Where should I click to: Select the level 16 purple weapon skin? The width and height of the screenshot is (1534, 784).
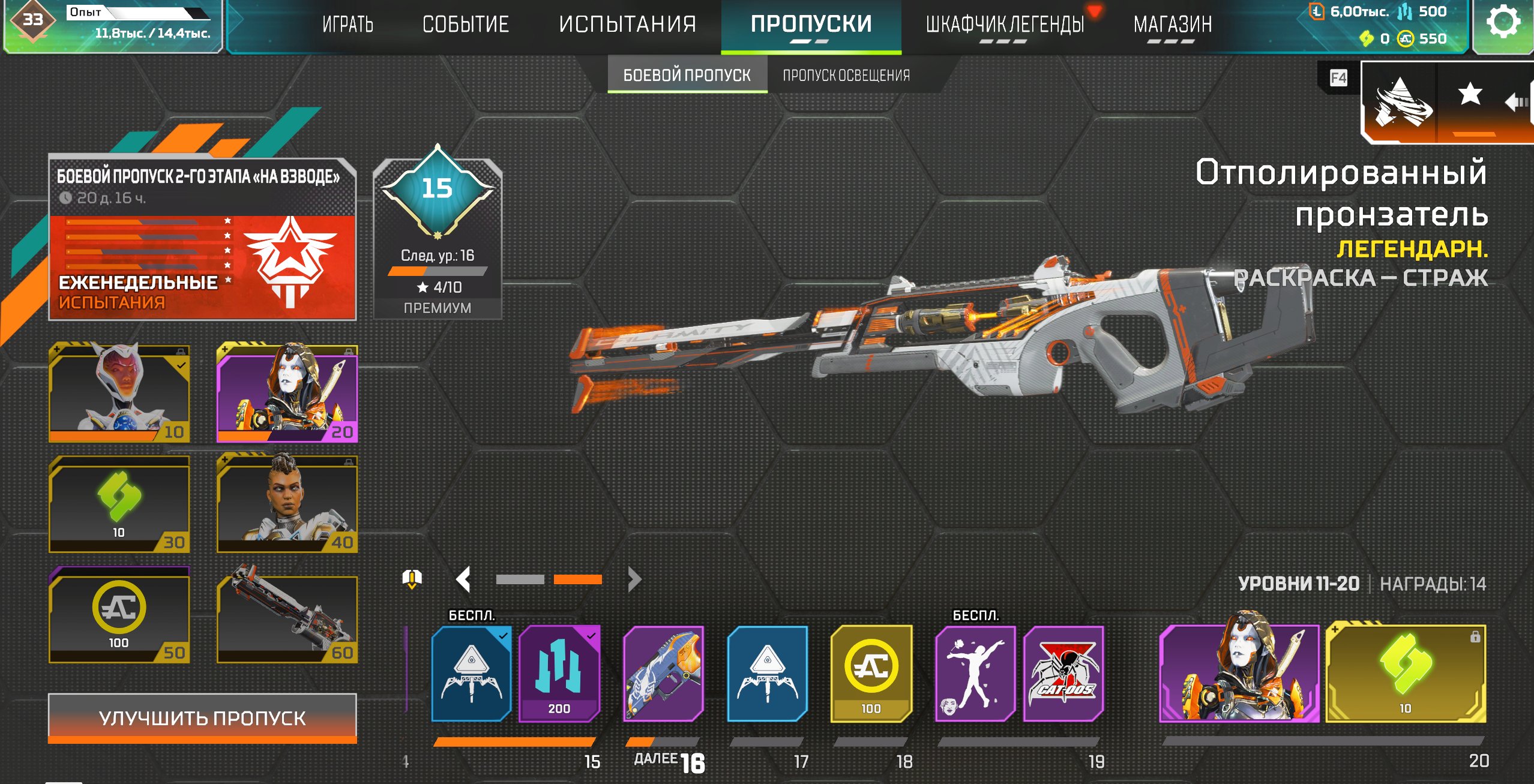[x=664, y=674]
